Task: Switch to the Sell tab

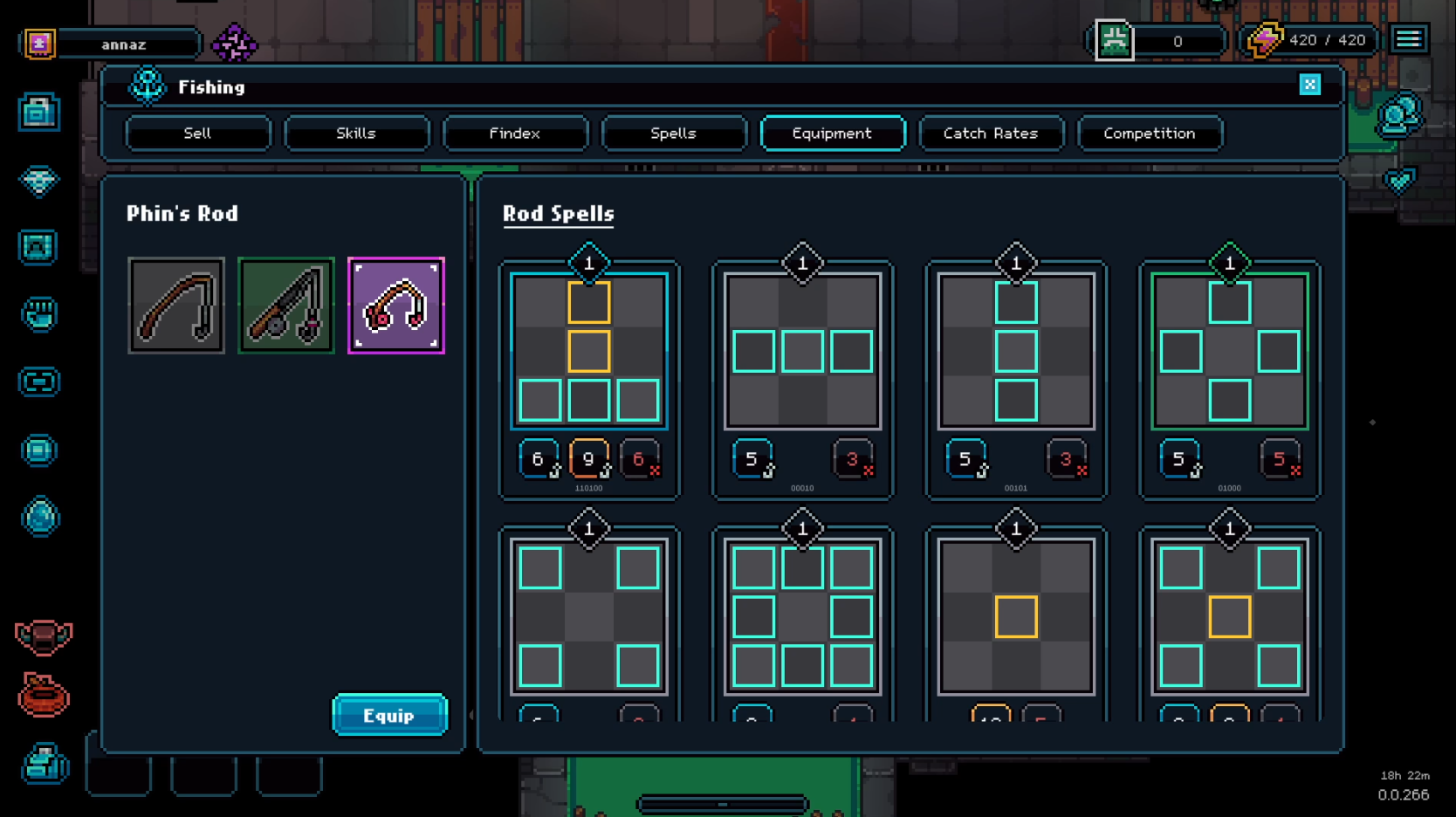Action: click(x=197, y=134)
